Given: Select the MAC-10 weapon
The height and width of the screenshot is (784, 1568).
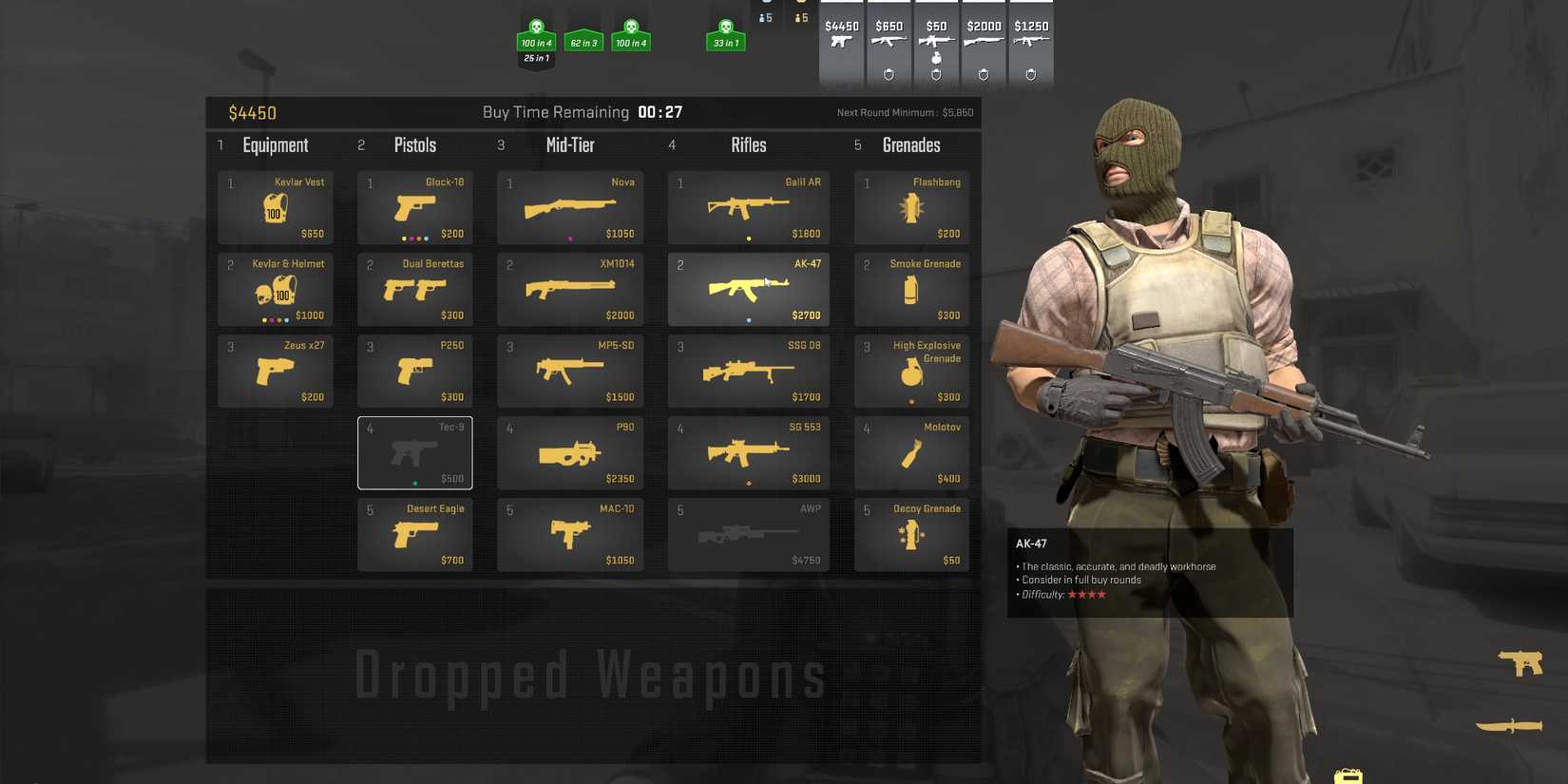Looking at the screenshot, I should tap(569, 534).
